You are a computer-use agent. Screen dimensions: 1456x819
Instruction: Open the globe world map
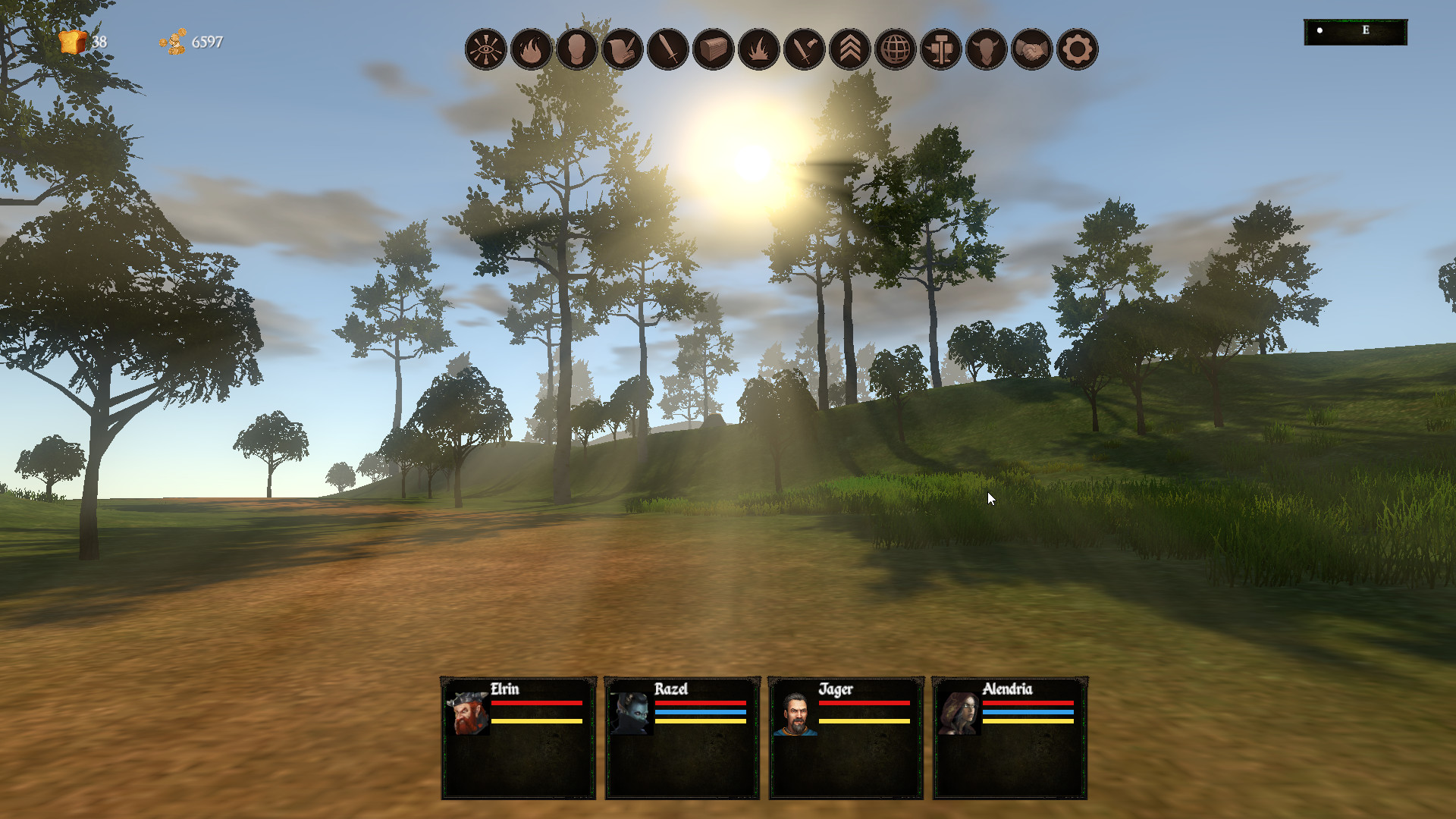(x=896, y=49)
